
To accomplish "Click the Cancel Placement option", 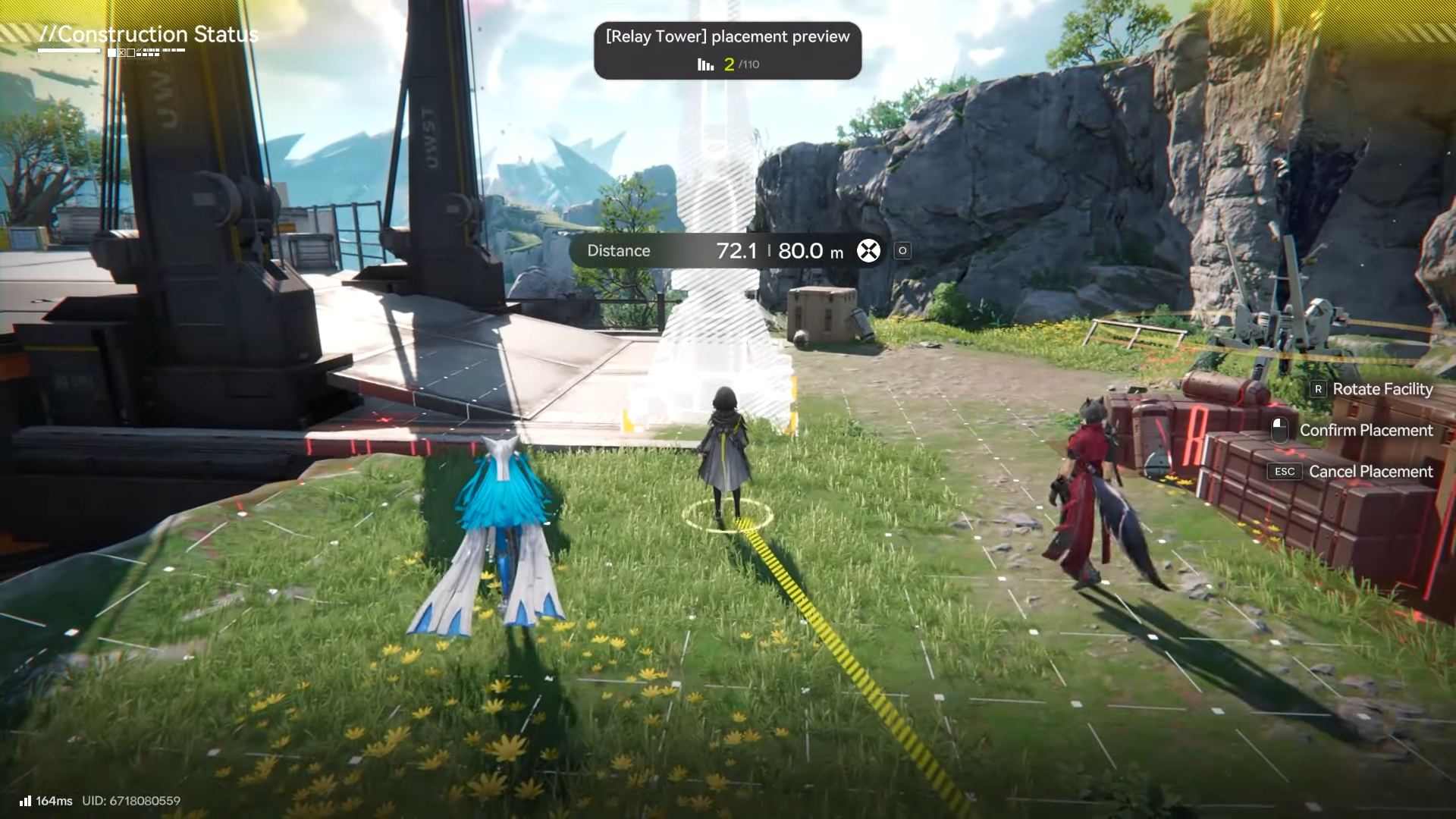I will (x=1370, y=472).
